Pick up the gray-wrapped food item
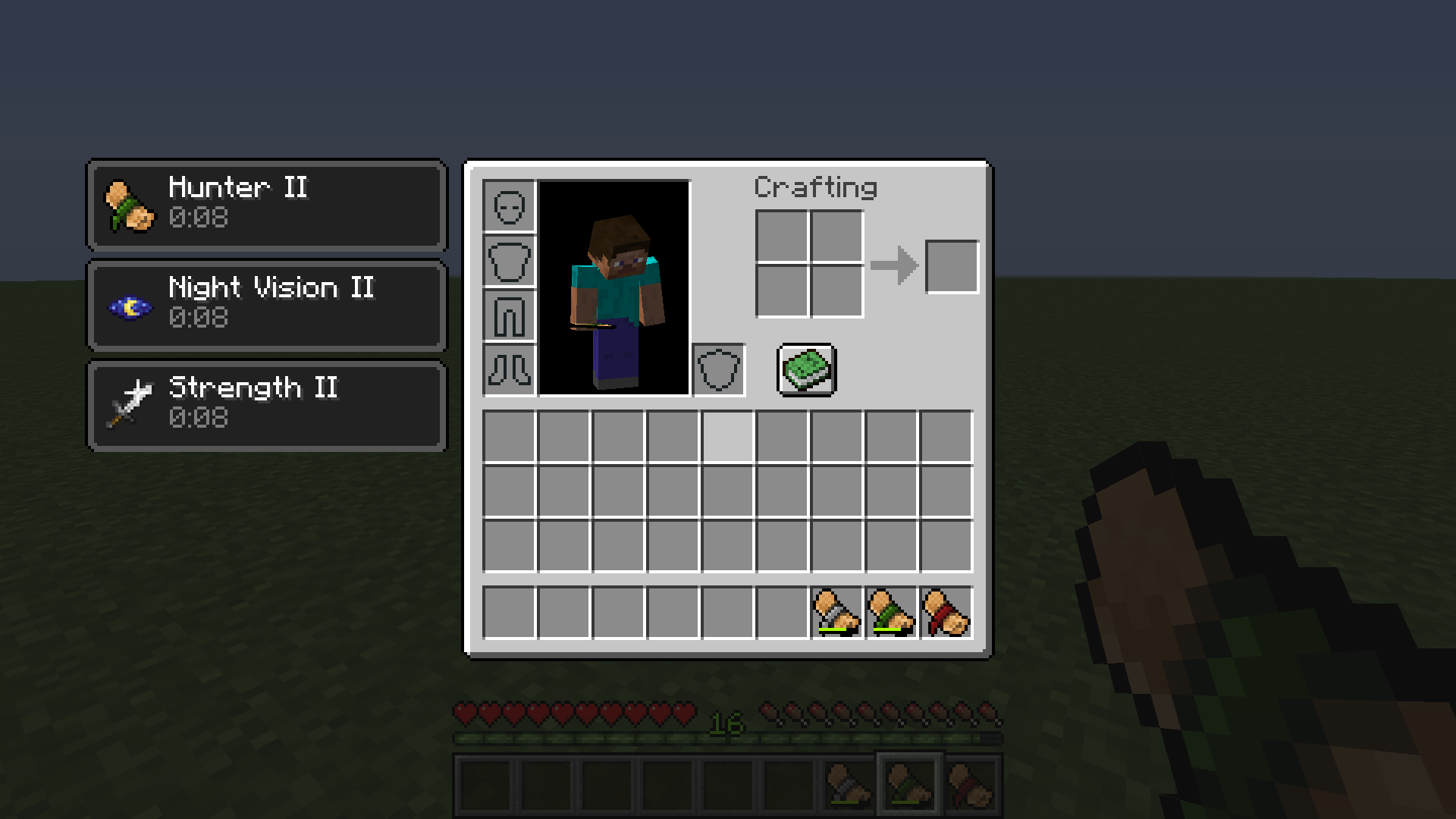Screen dimensions: 1456x819 pos(838,613)
